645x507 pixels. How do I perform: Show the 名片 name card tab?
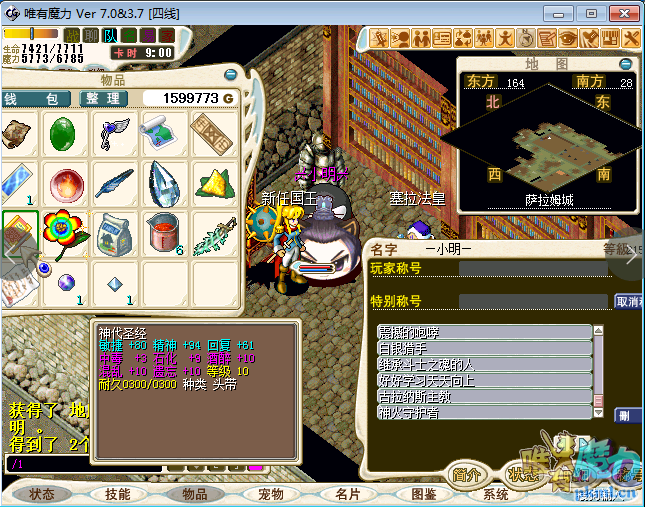(x=347, y=494)
